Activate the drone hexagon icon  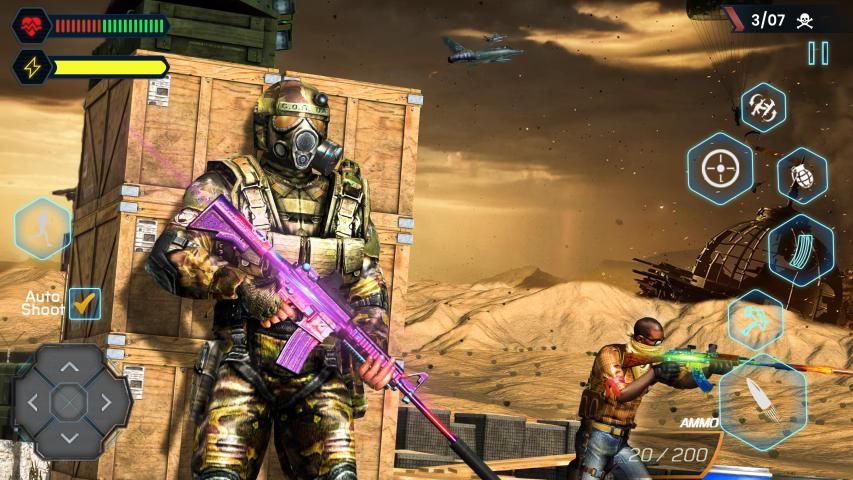coord(763,108)
